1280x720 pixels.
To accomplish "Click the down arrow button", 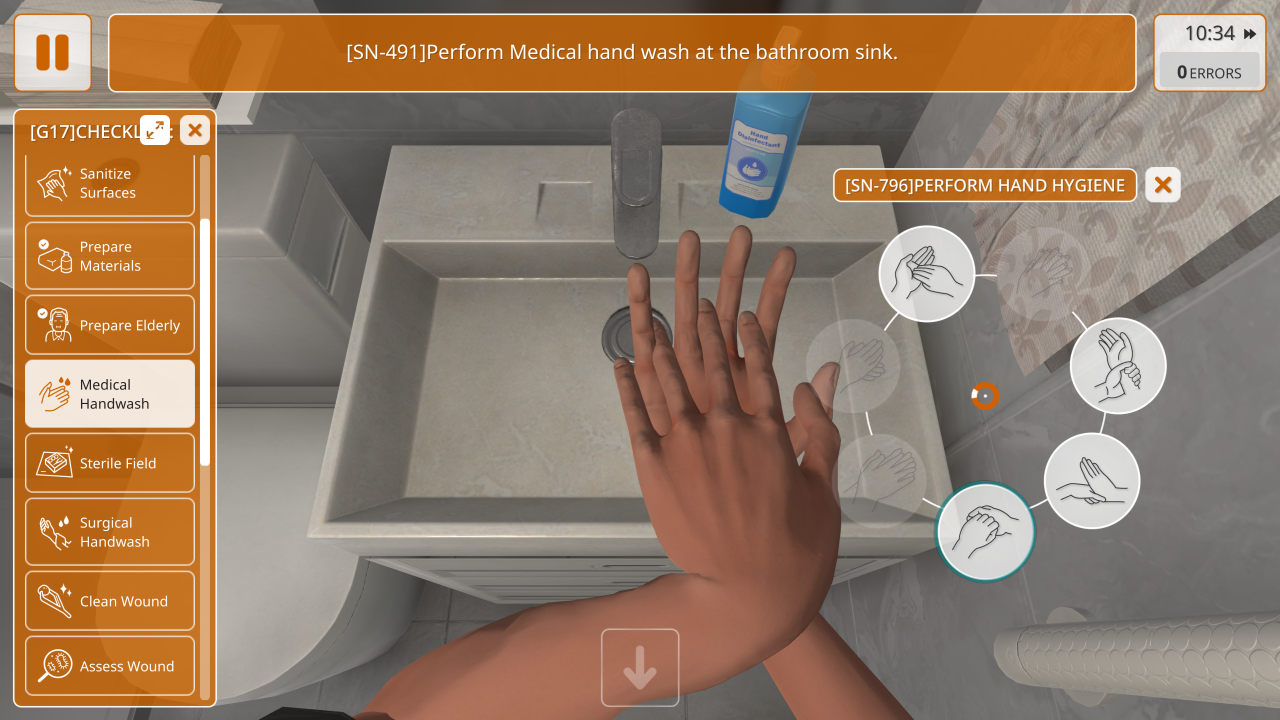I will pos(640,667).
